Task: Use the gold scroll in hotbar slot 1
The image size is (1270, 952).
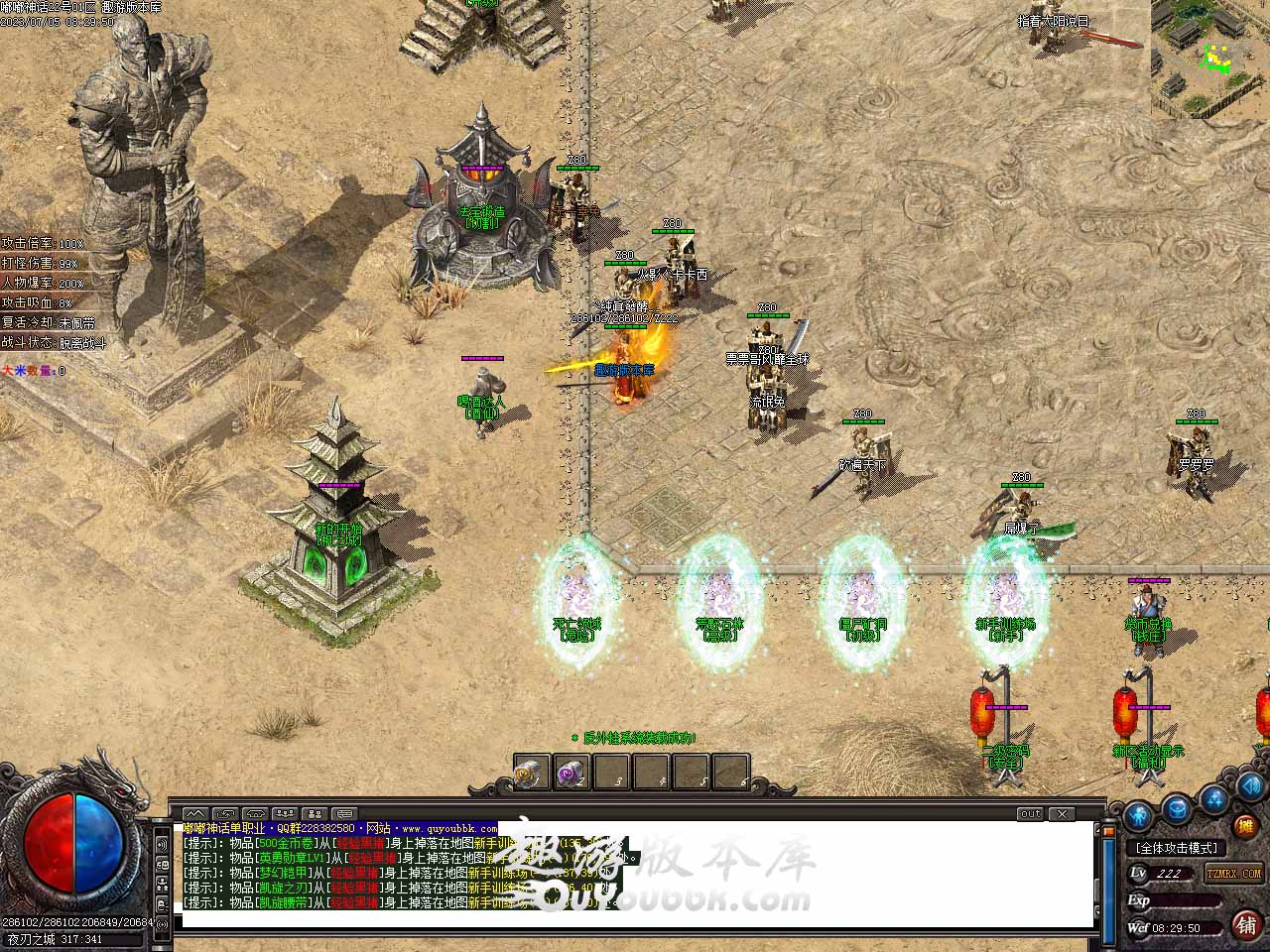Action: pos(531,773)
